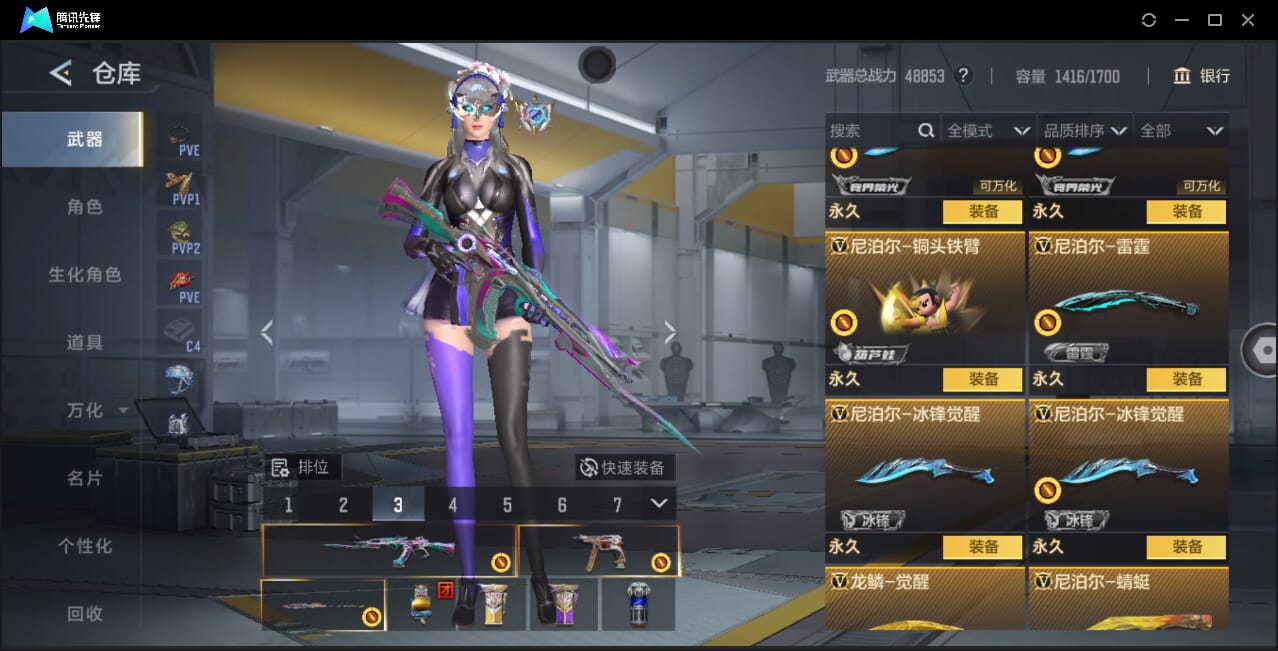Select loadout slot number 5
This screenshot has height=651, width=1278.
click(x=507, y=505)
